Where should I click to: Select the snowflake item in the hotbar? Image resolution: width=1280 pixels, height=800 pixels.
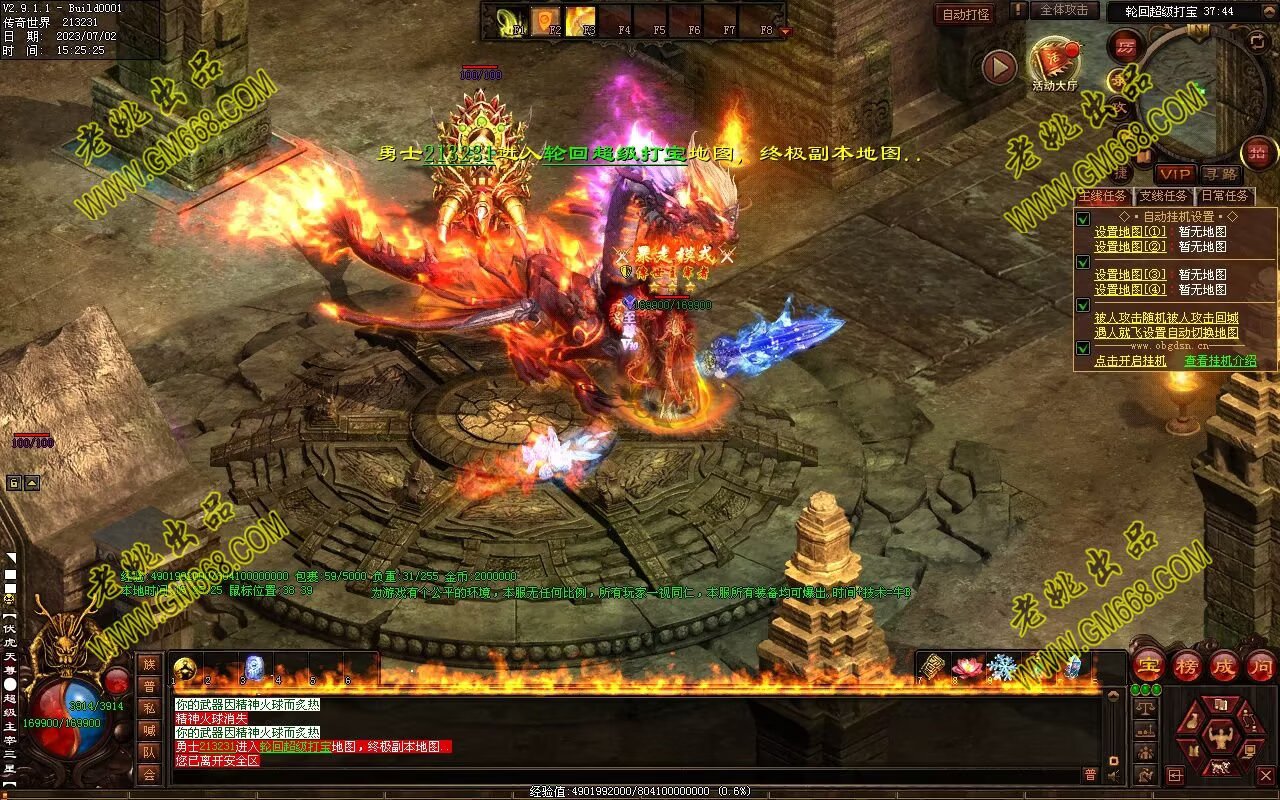coord(1001,667)
